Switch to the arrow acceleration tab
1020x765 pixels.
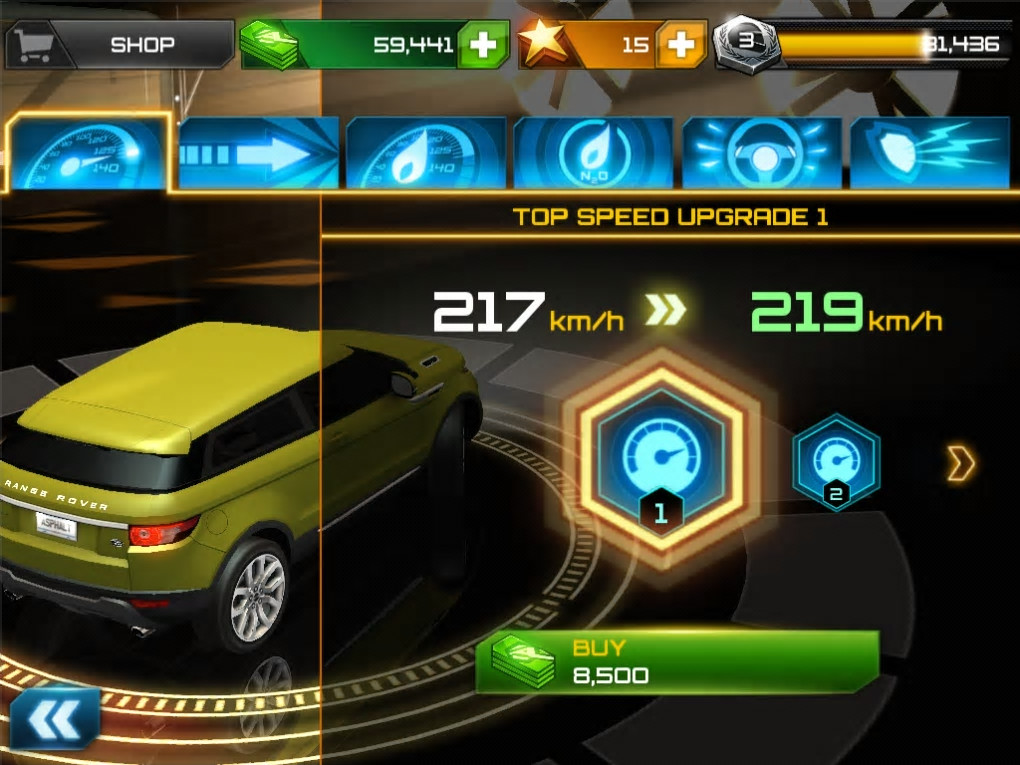259,153
